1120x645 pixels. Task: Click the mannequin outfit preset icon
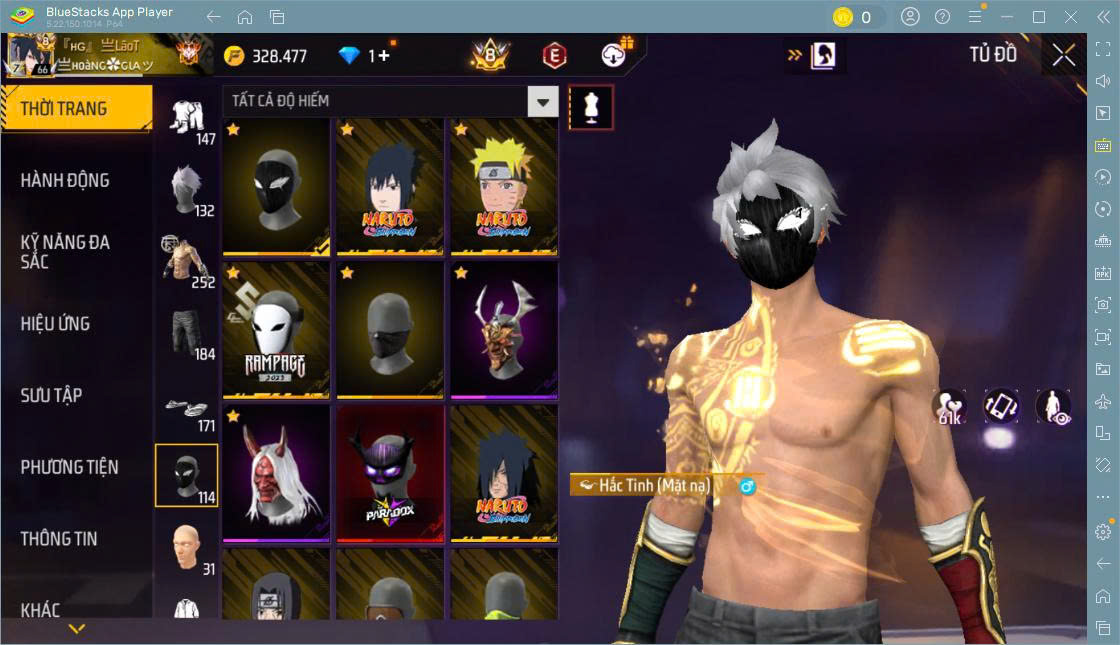coord(591,107)
